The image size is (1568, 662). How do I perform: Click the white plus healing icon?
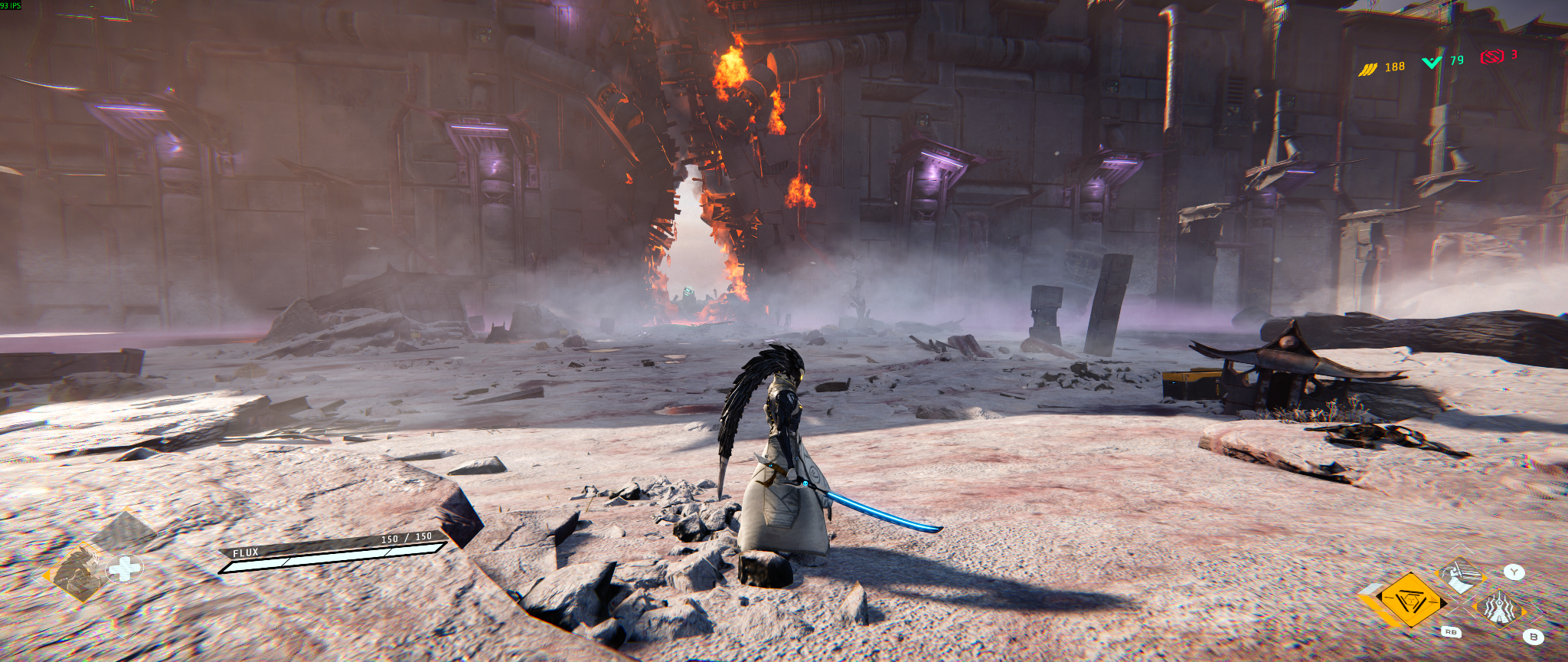pos(125,569)
